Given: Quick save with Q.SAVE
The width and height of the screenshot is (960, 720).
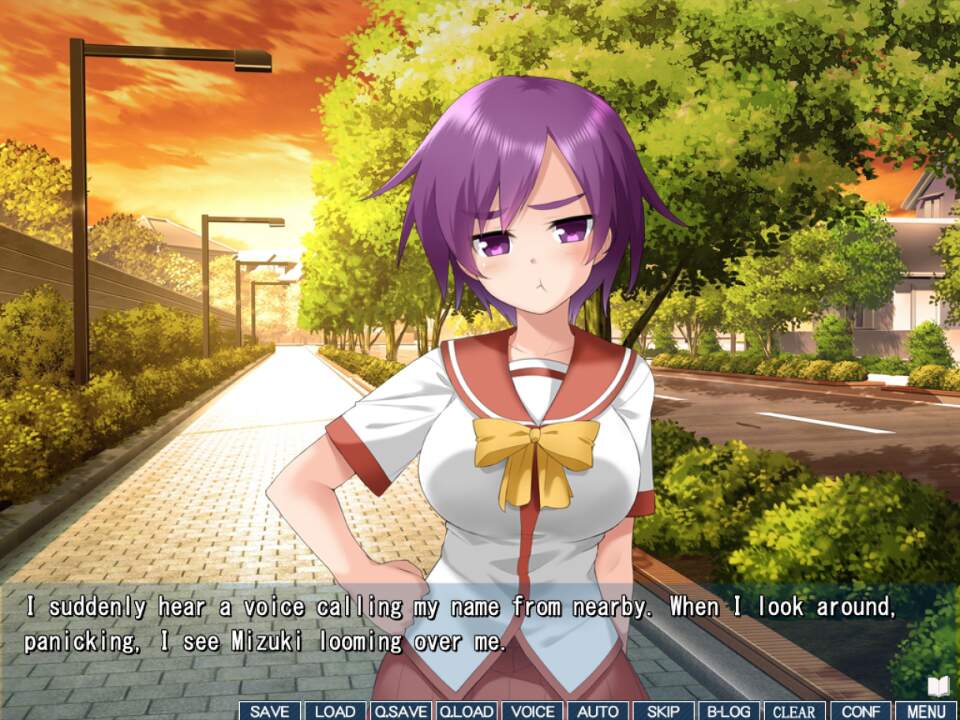Looking at the screenshot, I should point(400,711).
